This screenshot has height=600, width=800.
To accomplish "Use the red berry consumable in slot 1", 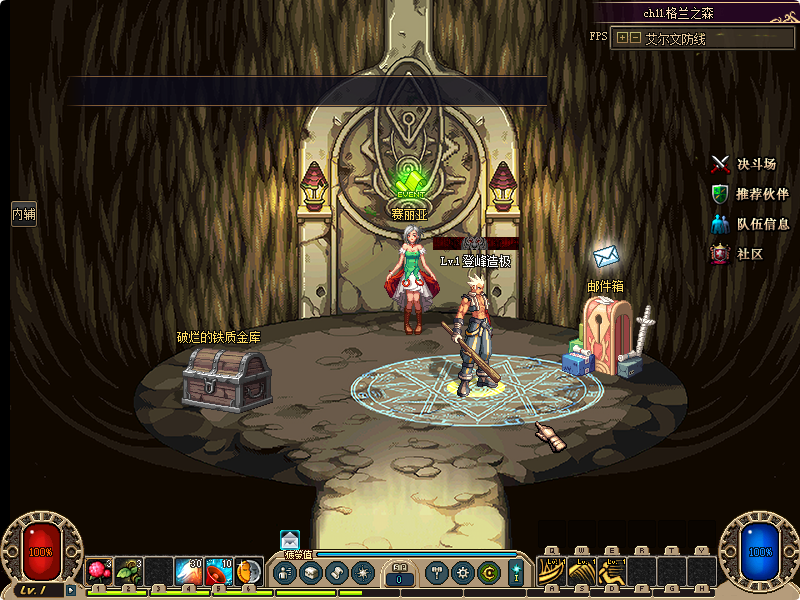I will 99,572.
